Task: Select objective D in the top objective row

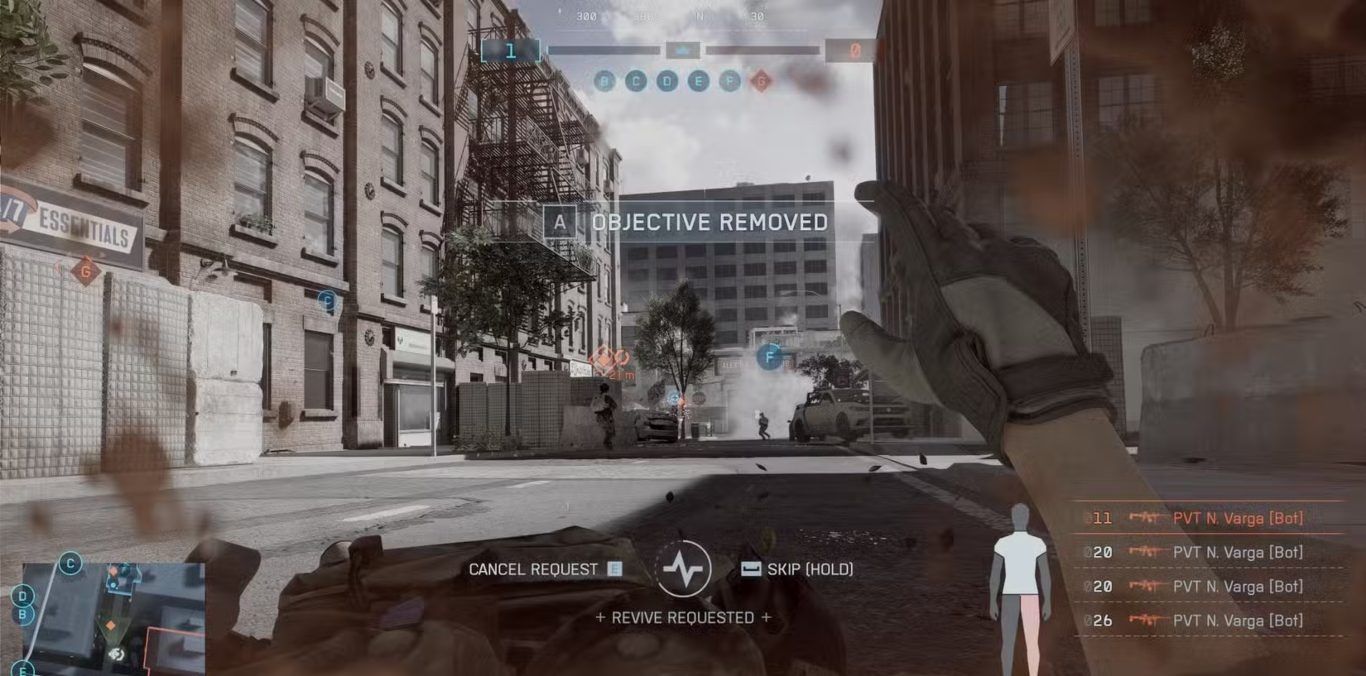Action: (x=667, y=81)
